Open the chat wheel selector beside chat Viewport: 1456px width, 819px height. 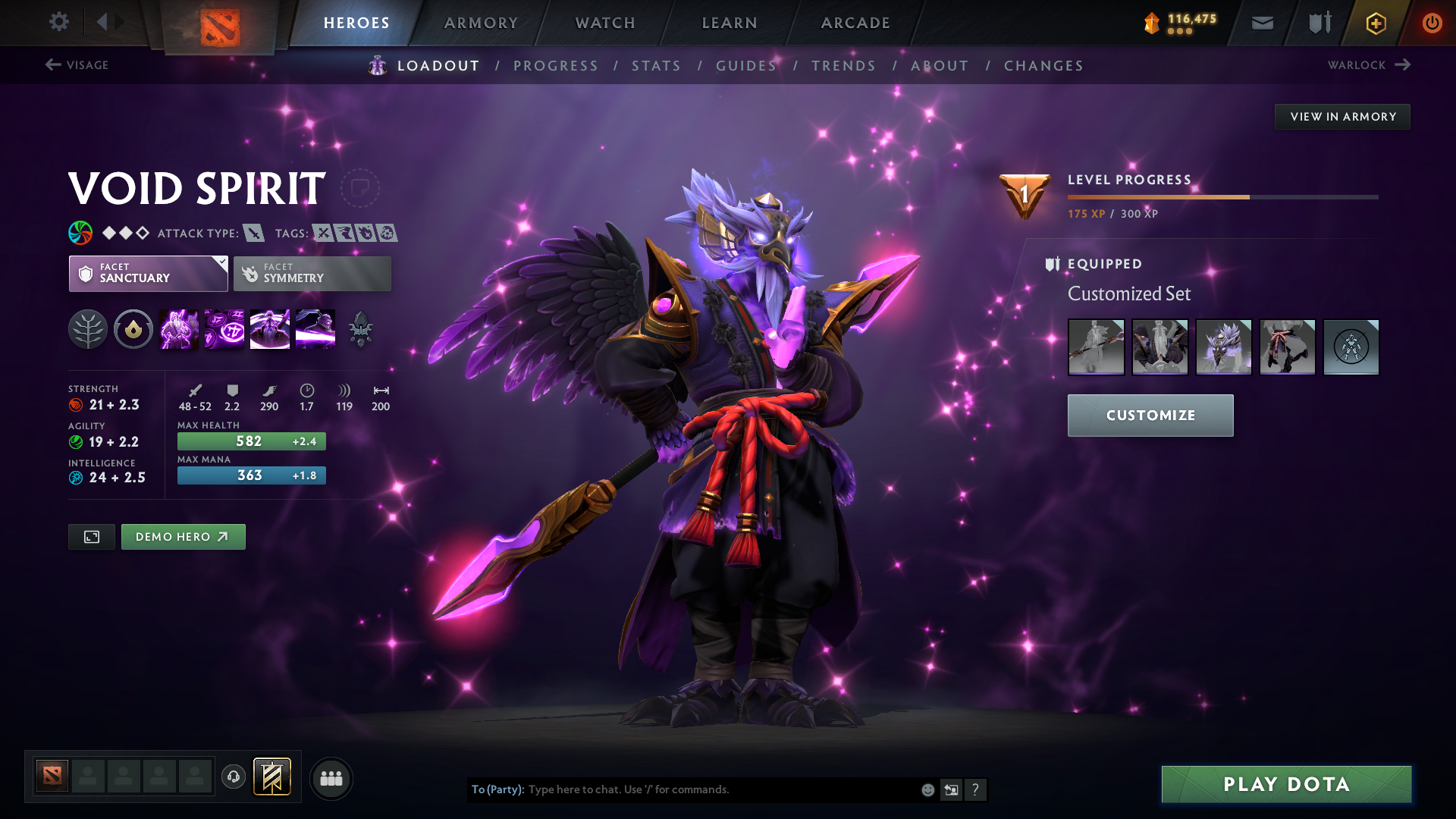click(x=951, y=789)
